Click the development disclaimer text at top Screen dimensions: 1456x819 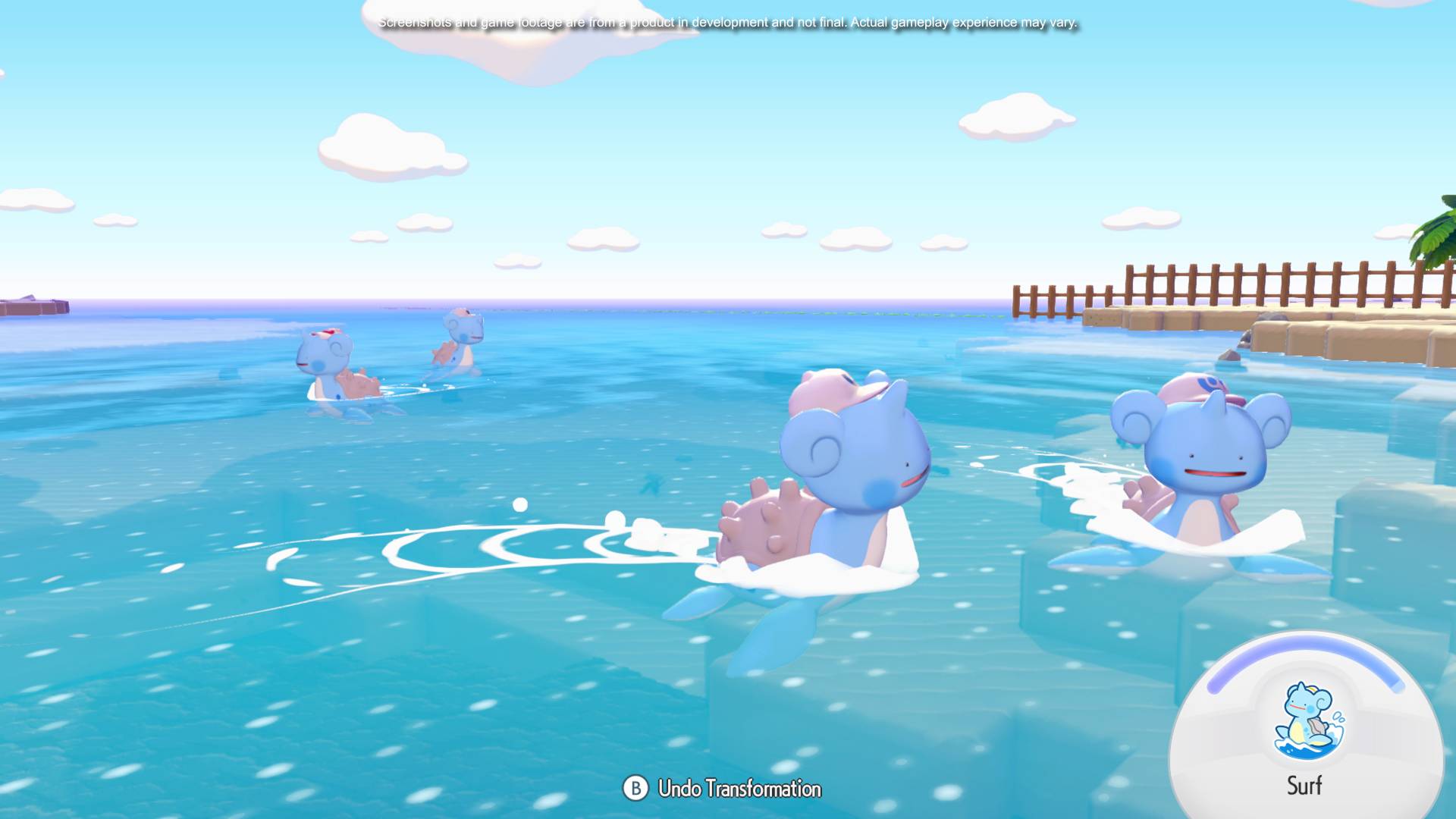(728, 23)
